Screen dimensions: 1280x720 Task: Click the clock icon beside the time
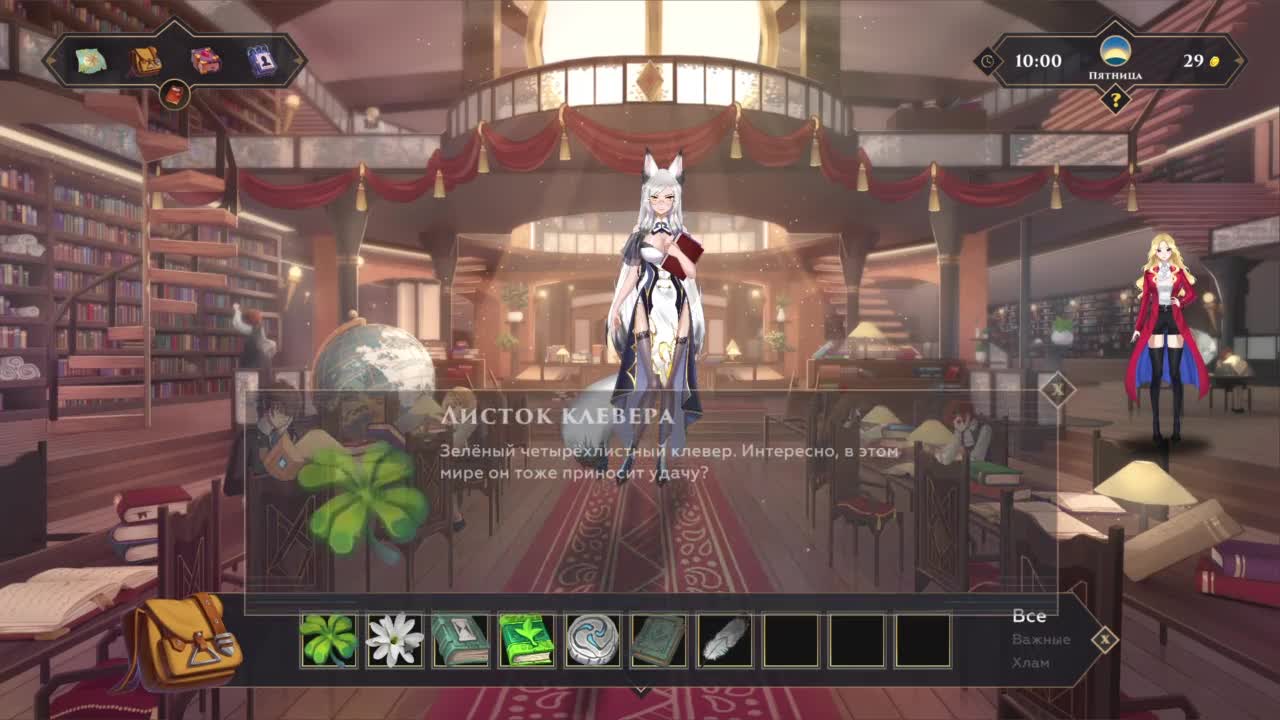coord(988,61)
